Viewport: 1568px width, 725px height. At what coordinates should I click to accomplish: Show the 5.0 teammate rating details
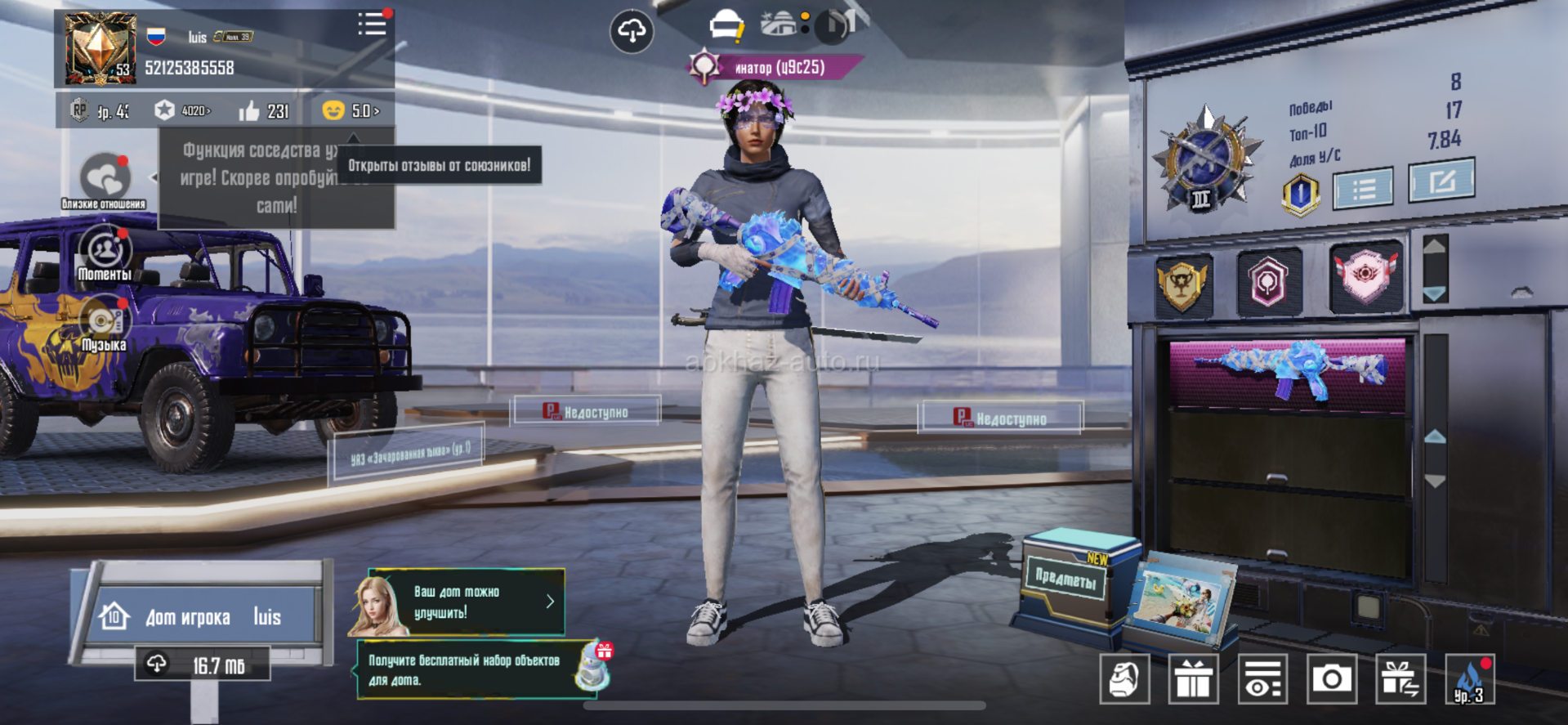351,110
